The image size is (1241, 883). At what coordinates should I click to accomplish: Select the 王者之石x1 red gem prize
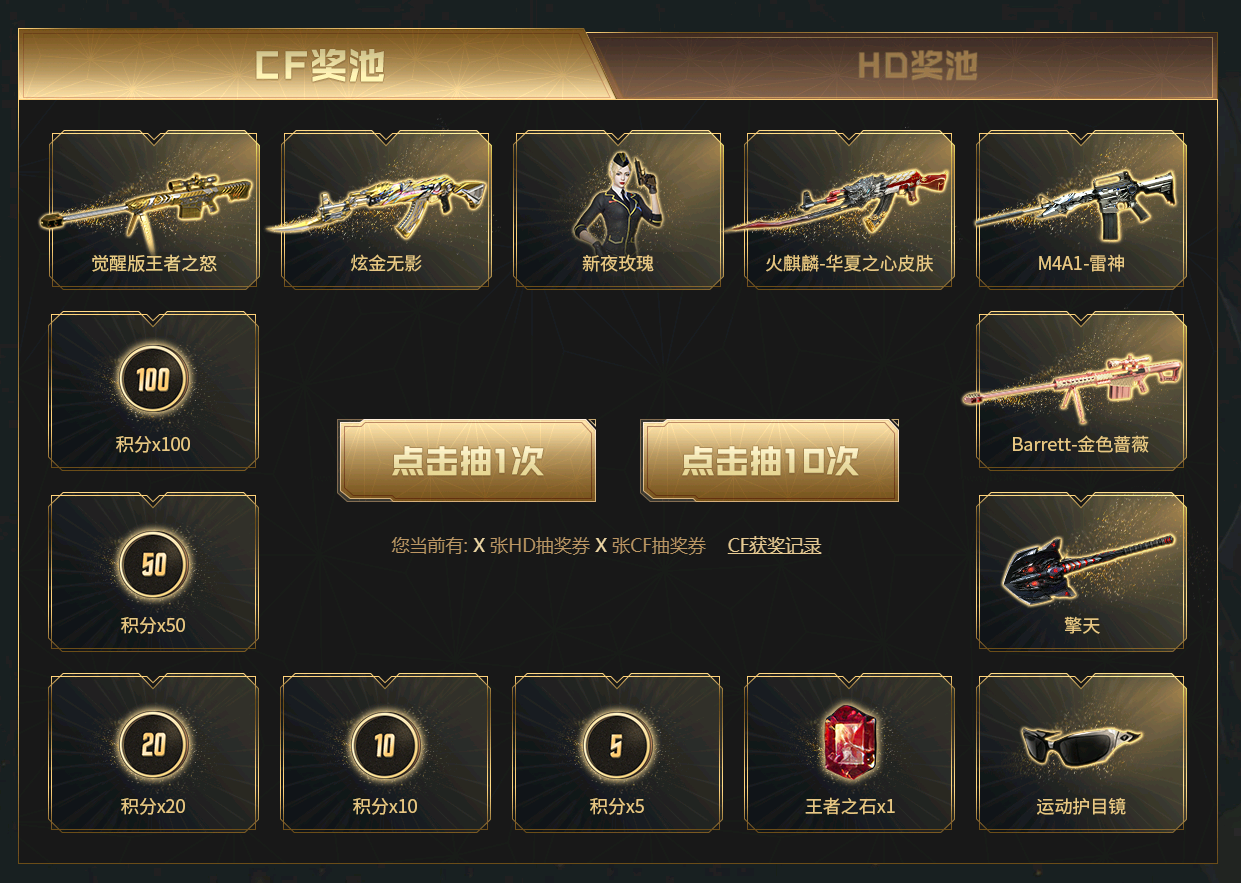pyautogui.click(x=849, y=753)
